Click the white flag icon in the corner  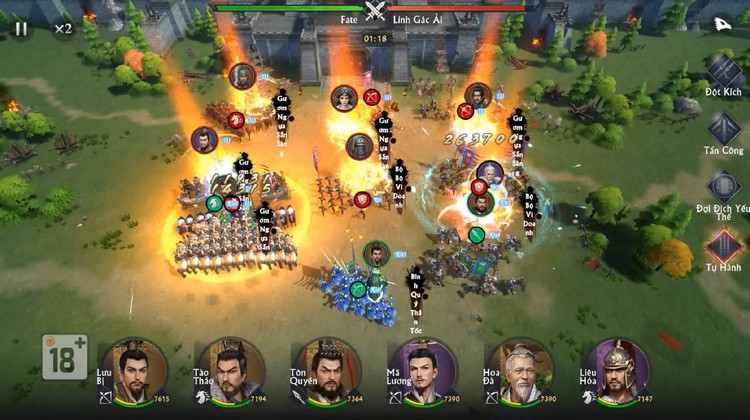(x=721, y=24)
